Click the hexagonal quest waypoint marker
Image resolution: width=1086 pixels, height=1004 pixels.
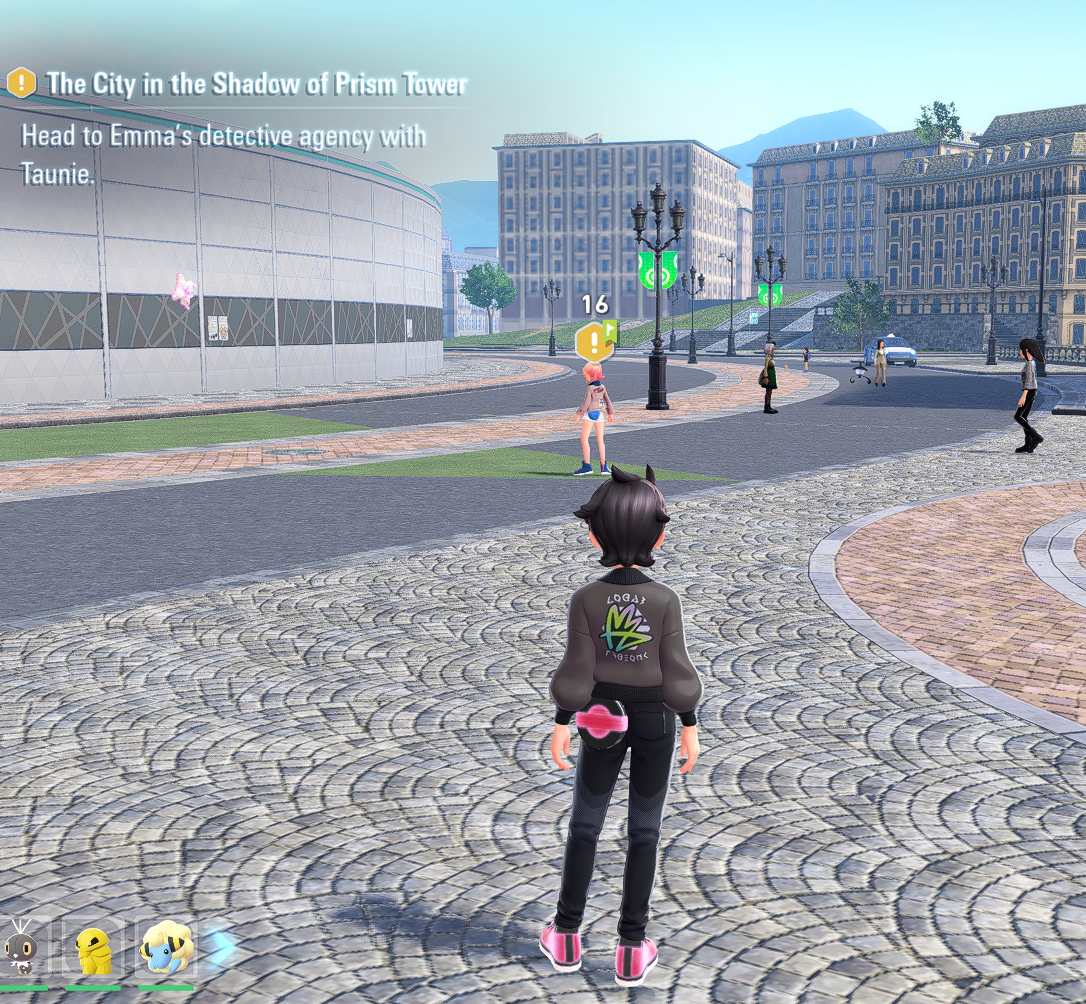point(593,343)
